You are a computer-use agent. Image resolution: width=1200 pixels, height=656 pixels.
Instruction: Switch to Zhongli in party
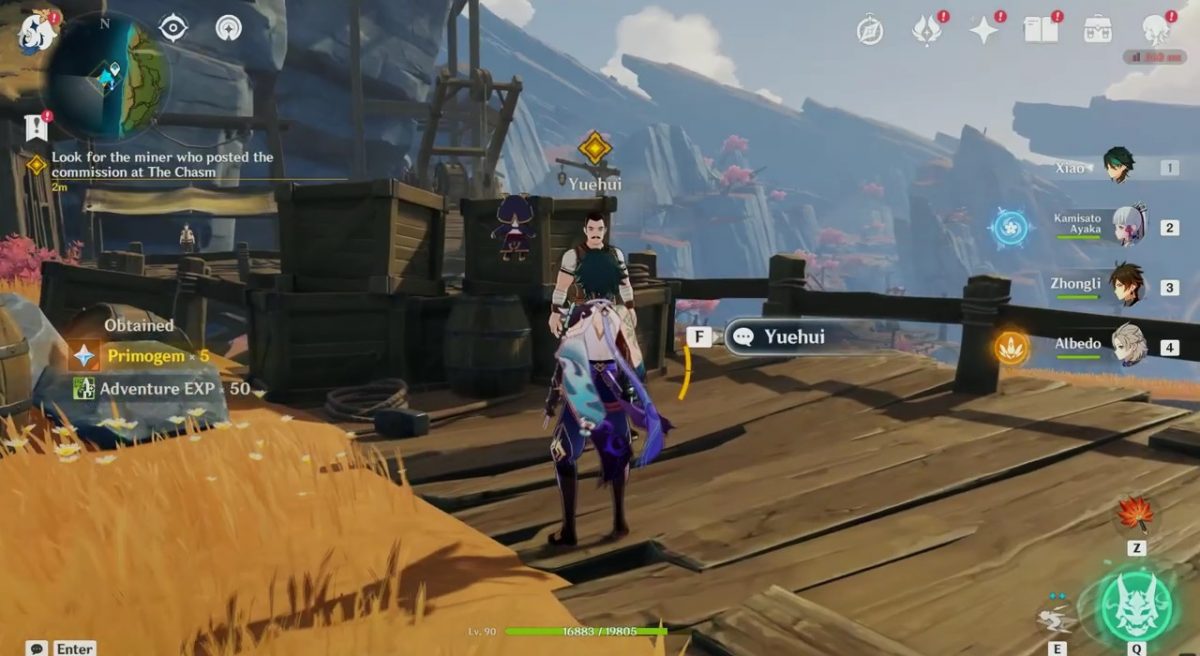1129,284
